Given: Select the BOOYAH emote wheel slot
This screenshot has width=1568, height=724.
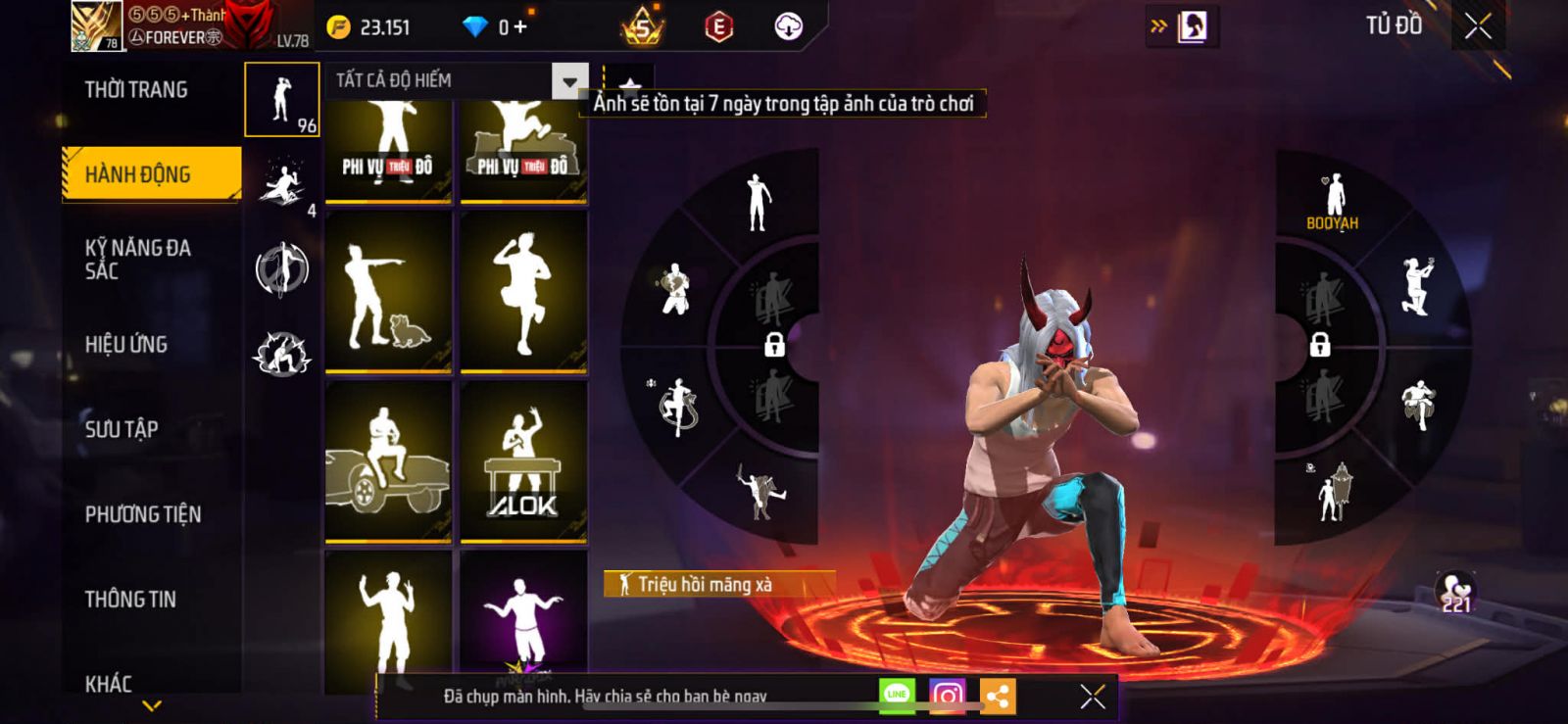Looking at the screenshot, I should tap(1333, 202).
